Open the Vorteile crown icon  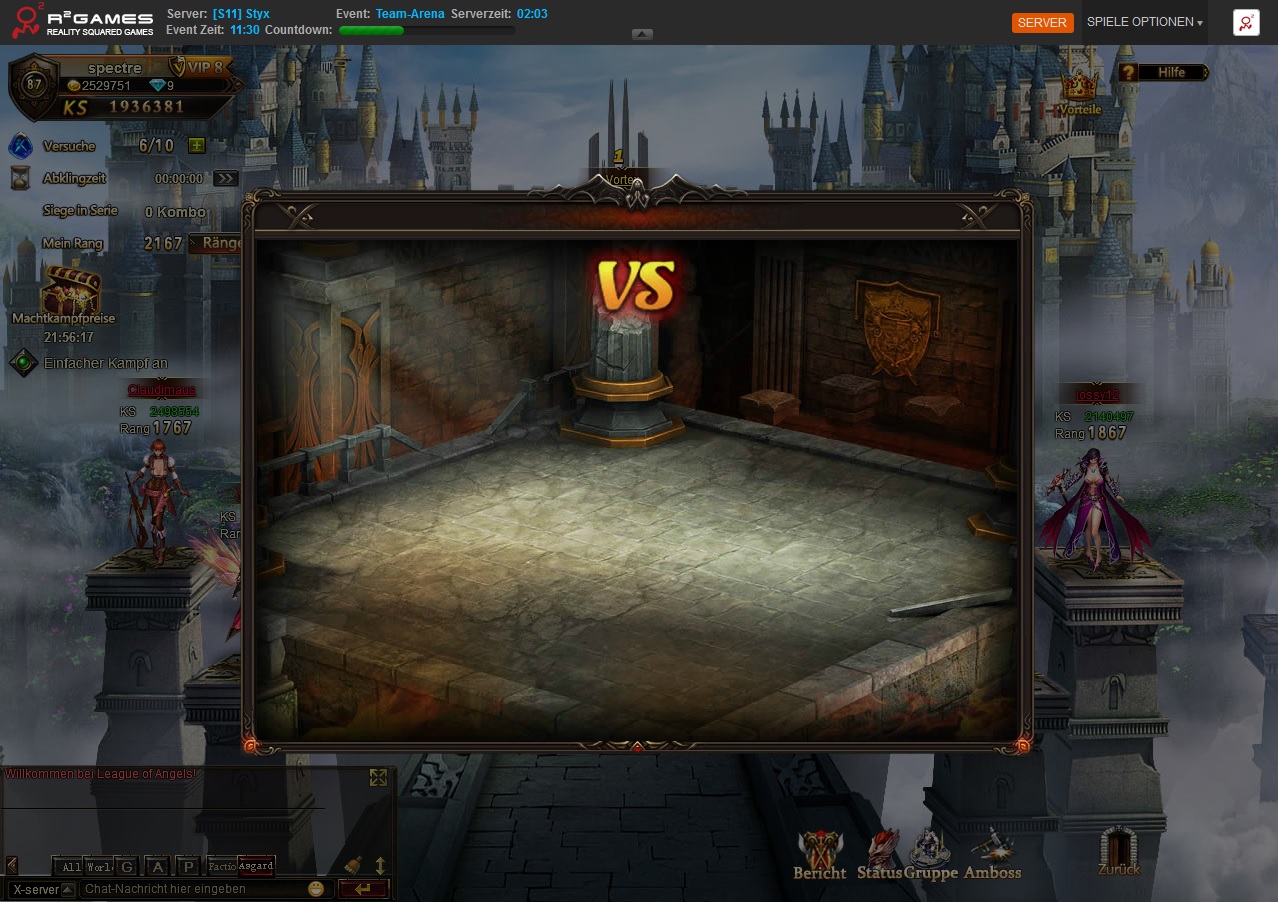(1079, 90)
